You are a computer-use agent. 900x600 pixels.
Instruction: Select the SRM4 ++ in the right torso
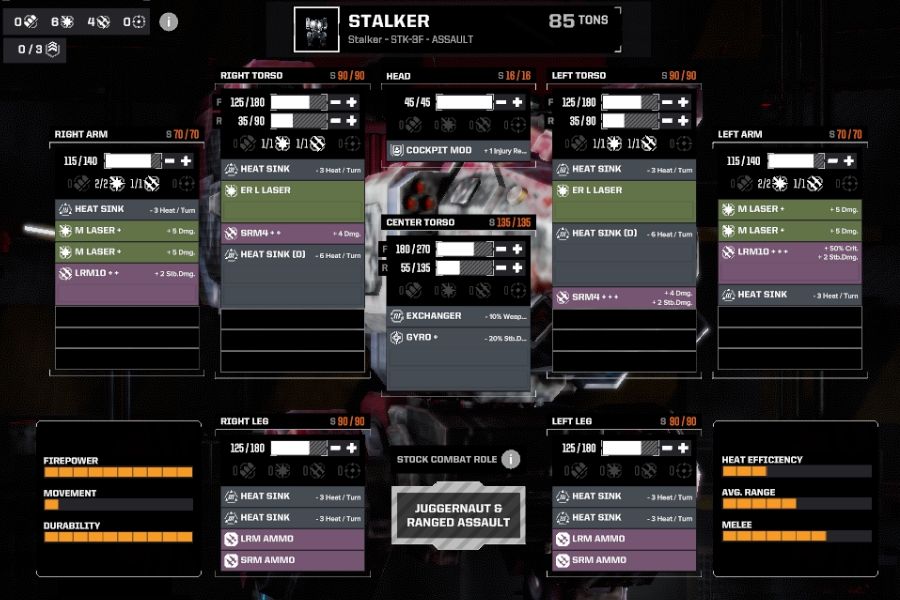click(292, 233)
